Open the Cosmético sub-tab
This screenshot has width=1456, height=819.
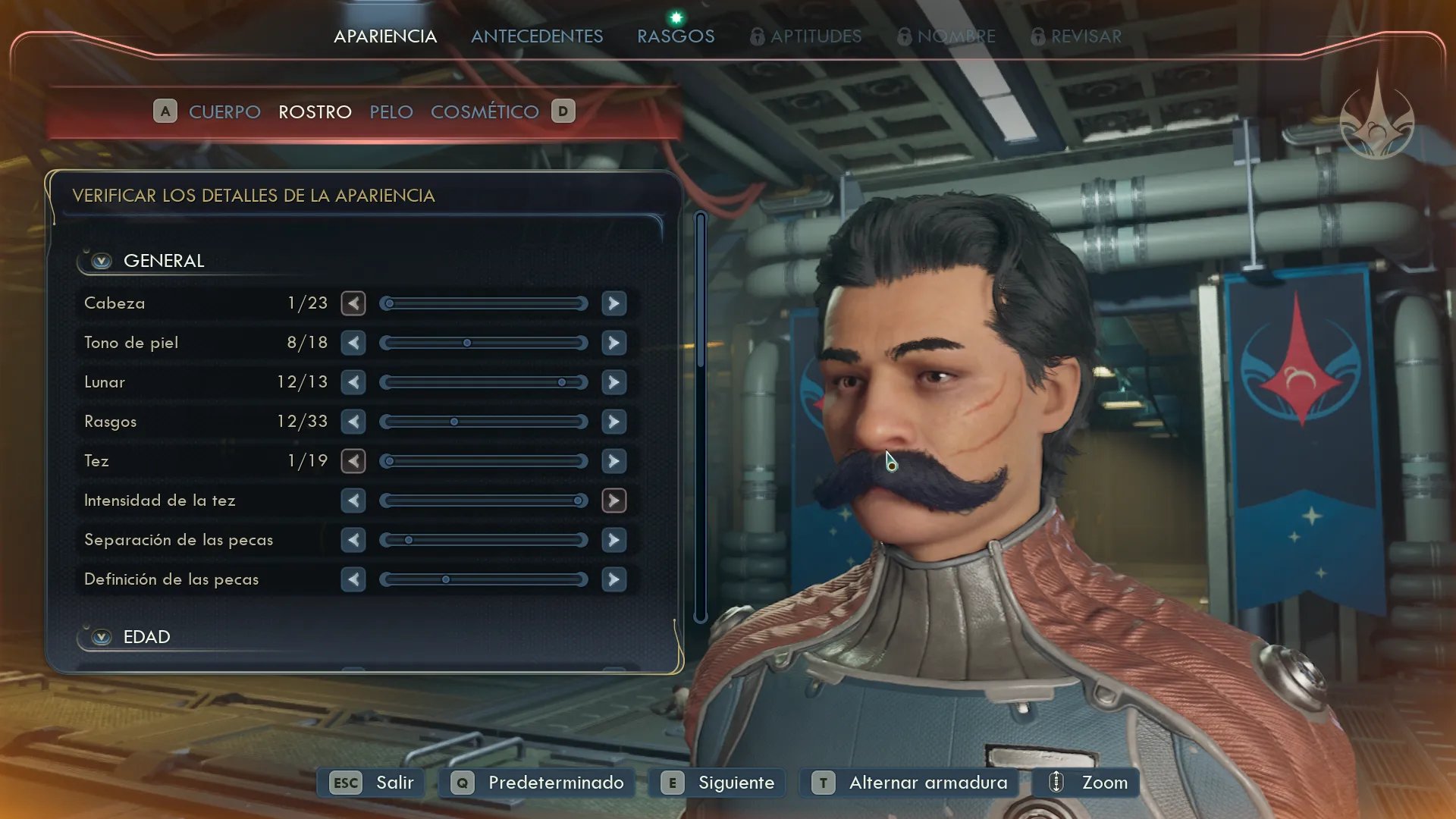click(485, 112)
